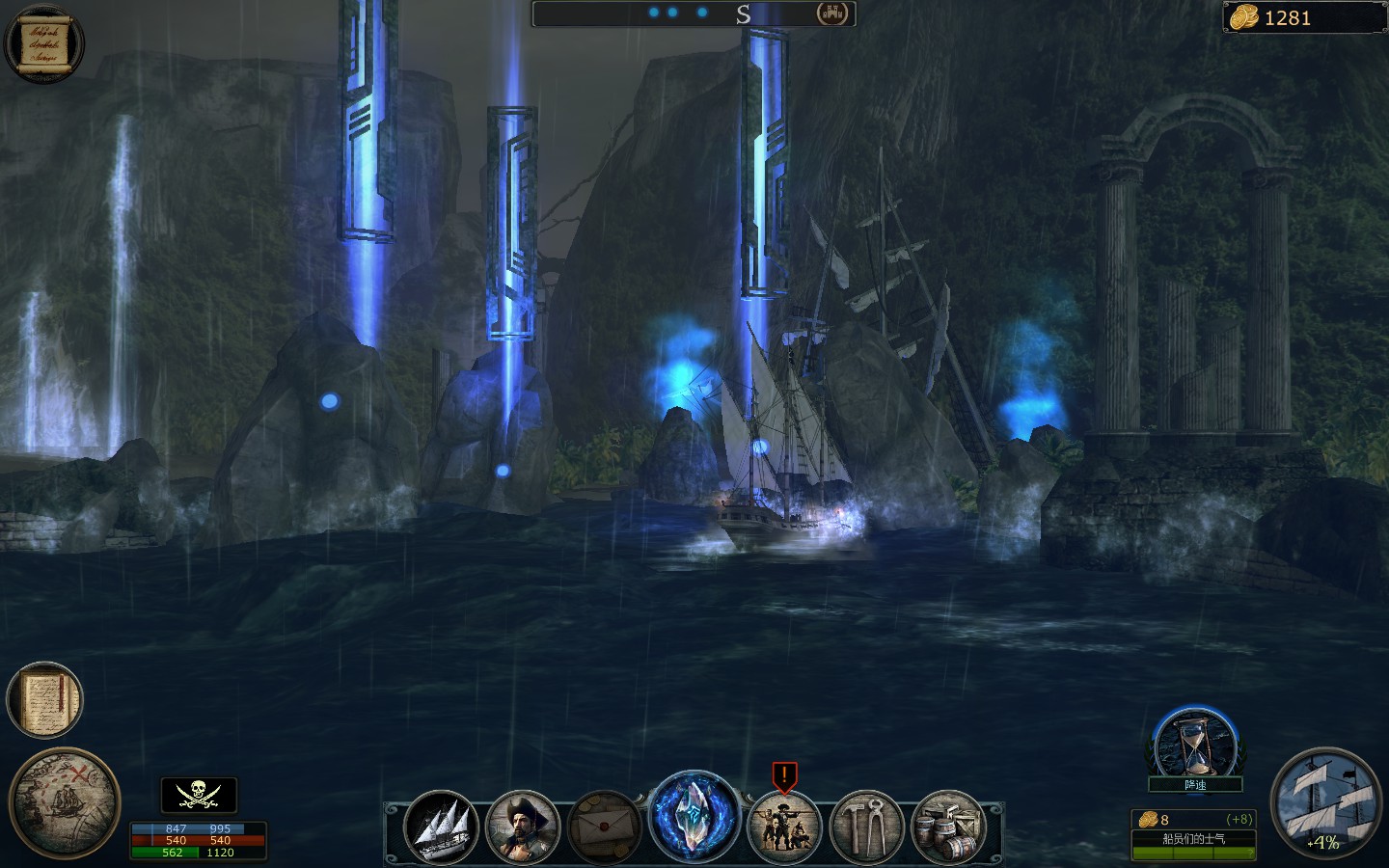Open the crew panel with the alert
Viewport: 1389px width, 868px height.
click(x=783, y=827)
